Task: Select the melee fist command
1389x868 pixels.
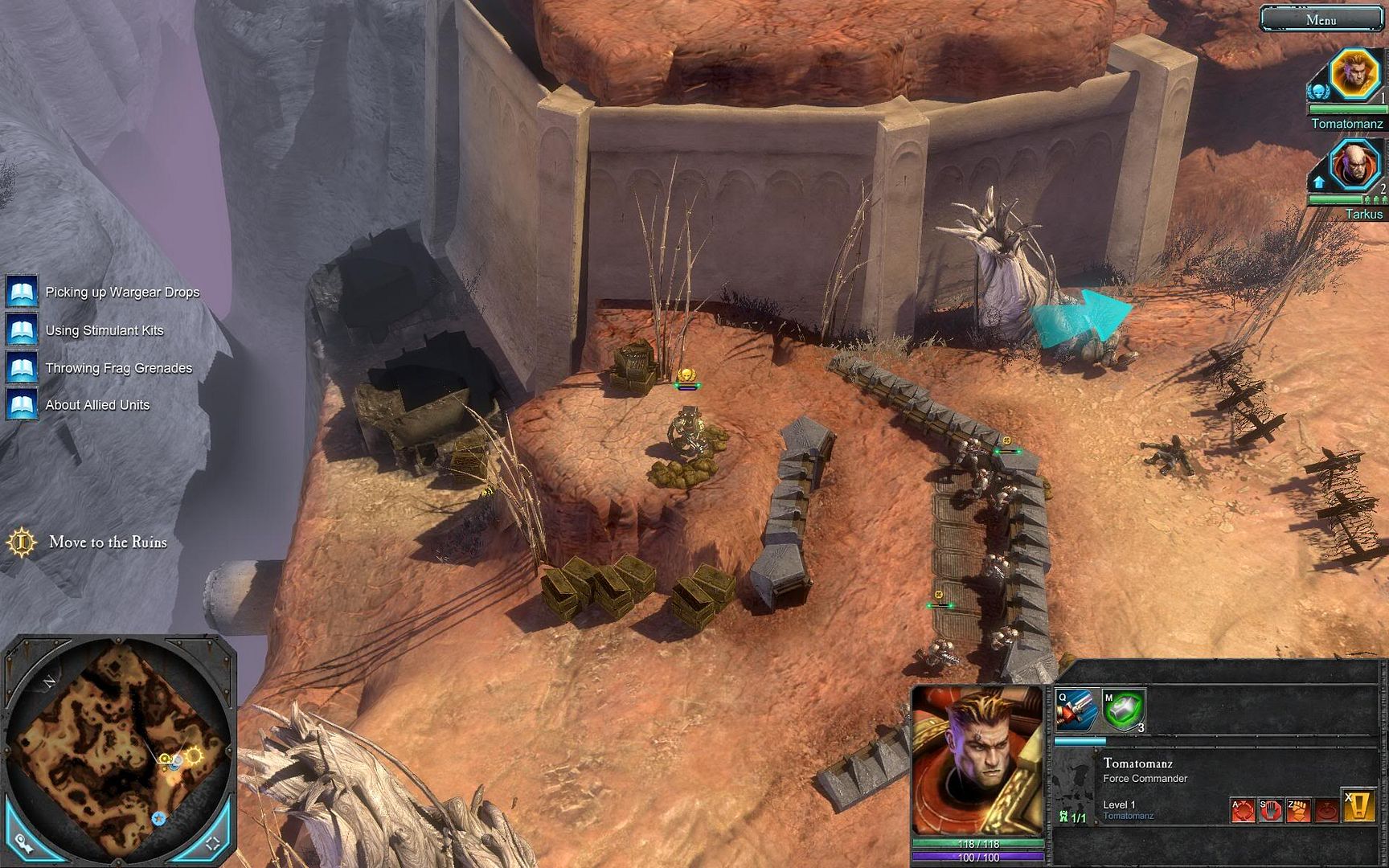Action: (x=1298, y=809)
